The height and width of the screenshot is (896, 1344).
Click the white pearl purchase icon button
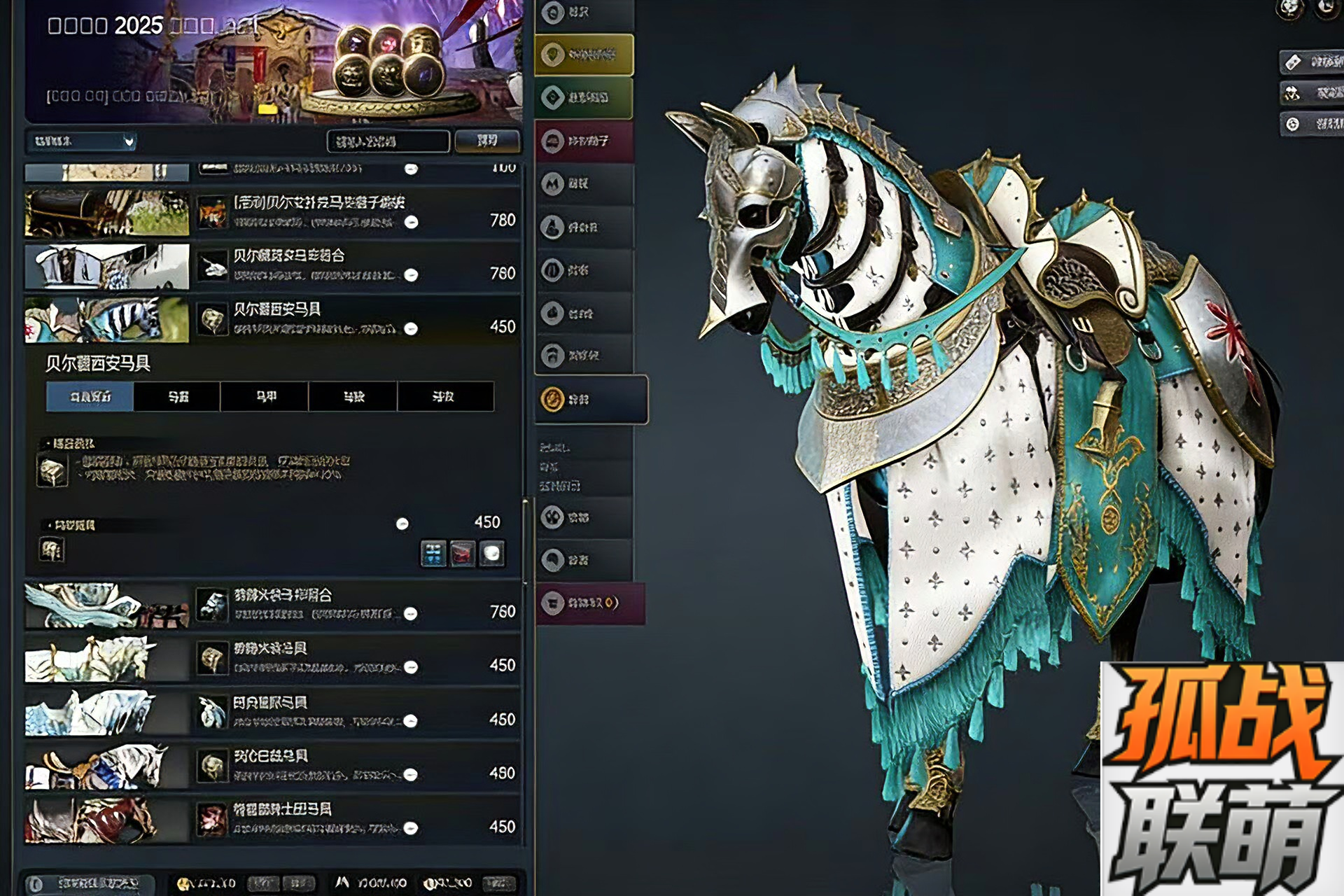tap(491, 554)
